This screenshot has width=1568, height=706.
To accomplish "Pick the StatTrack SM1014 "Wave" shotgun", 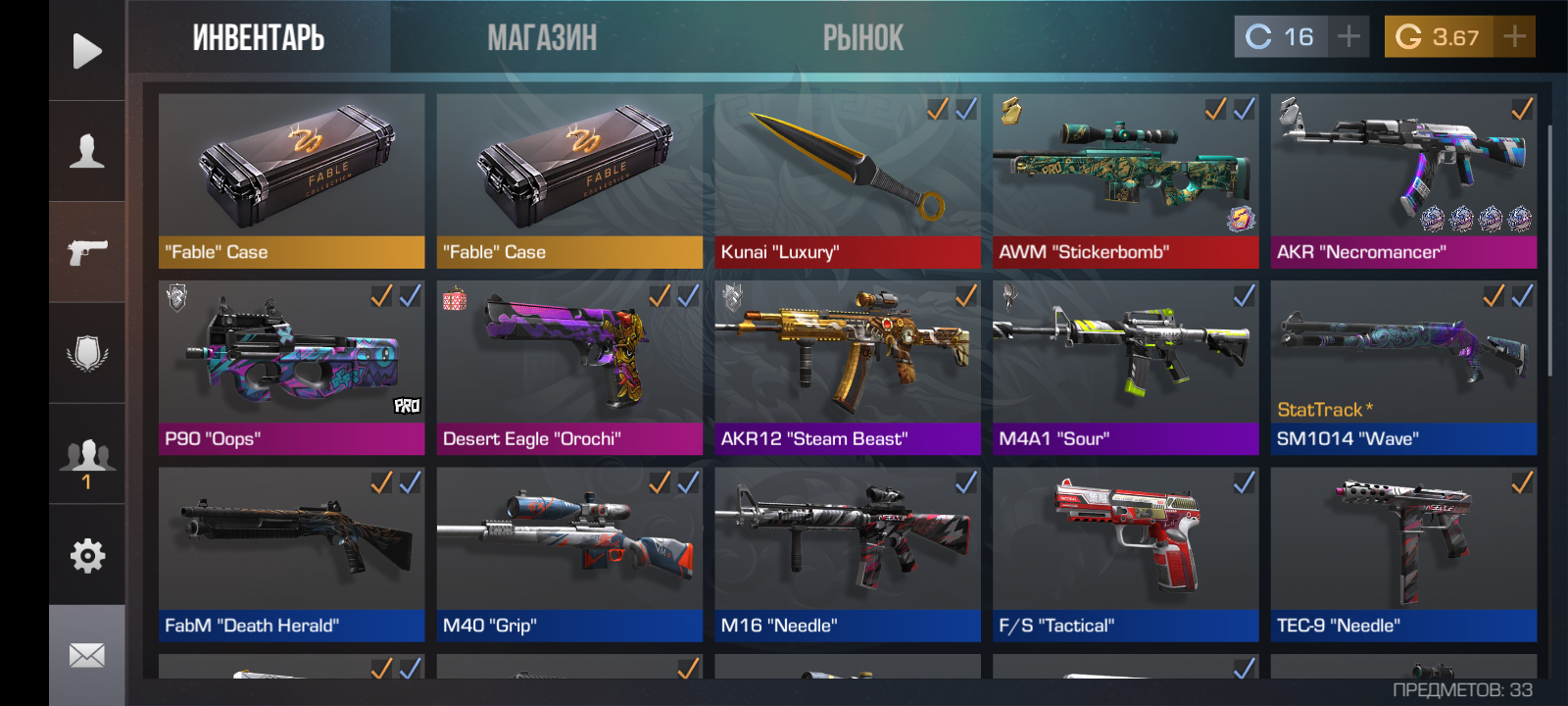I will (x=1403, y=368).
